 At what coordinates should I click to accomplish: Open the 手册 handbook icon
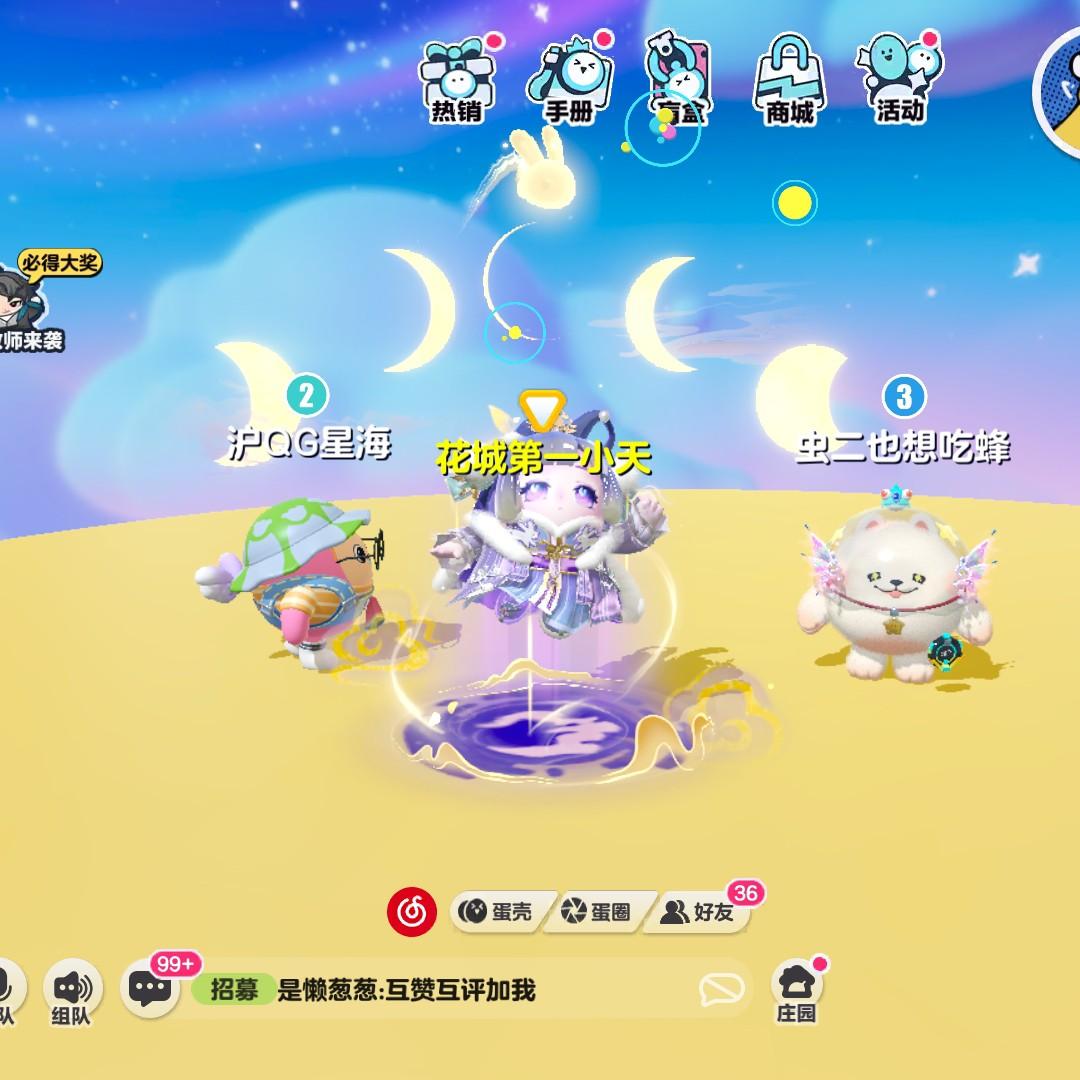point(568,80)
